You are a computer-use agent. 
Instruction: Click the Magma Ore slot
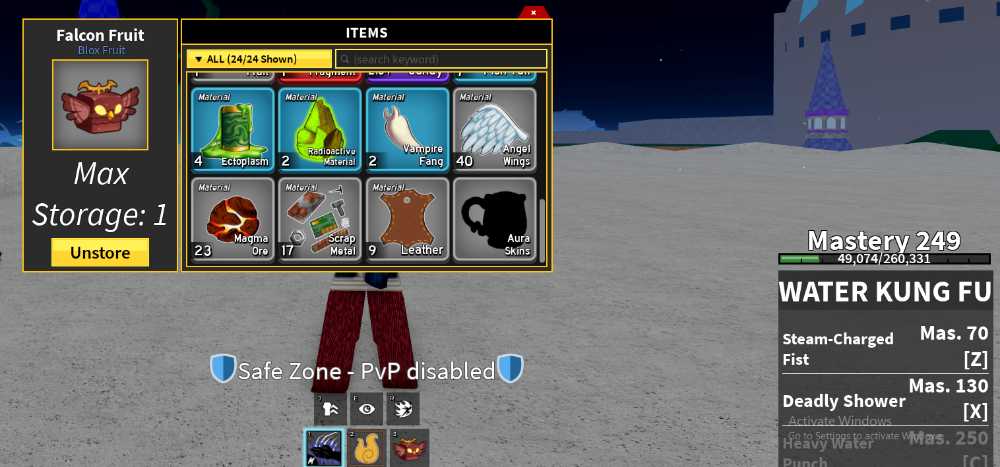click(232, 219)
